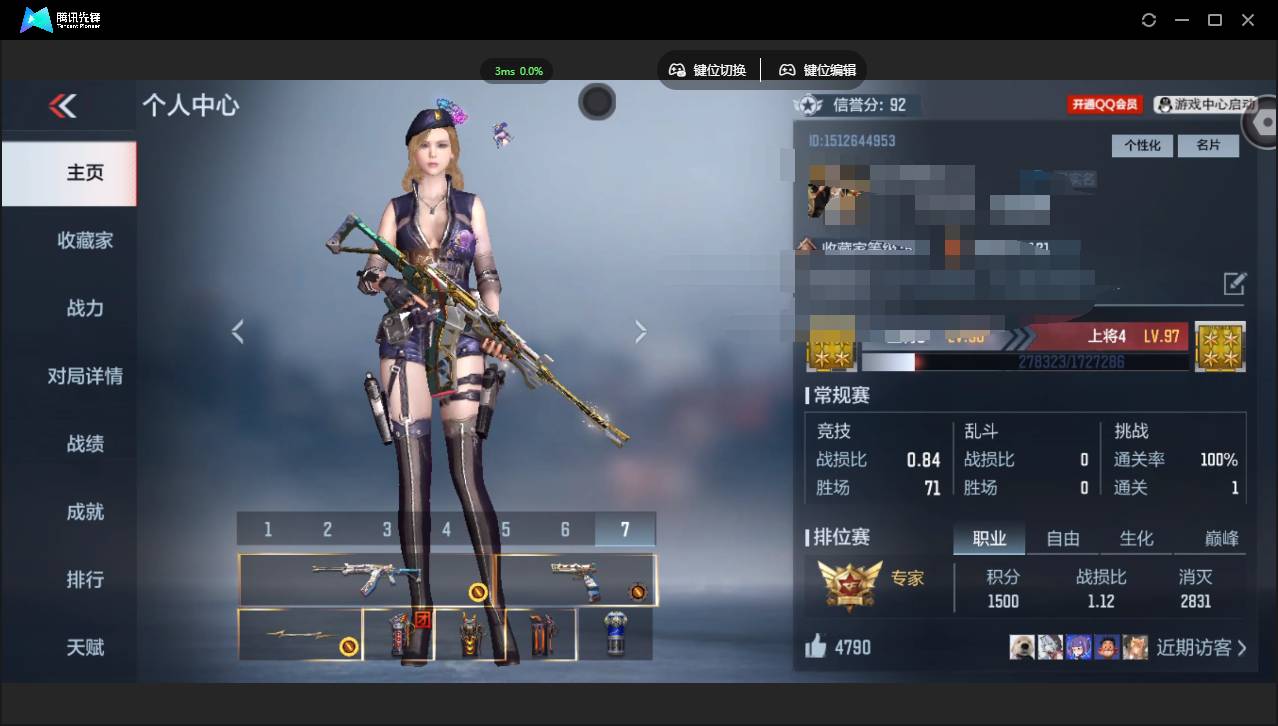Open the 成就 section
This screenshot has width=1278, height=726.
tap(85, 512)
